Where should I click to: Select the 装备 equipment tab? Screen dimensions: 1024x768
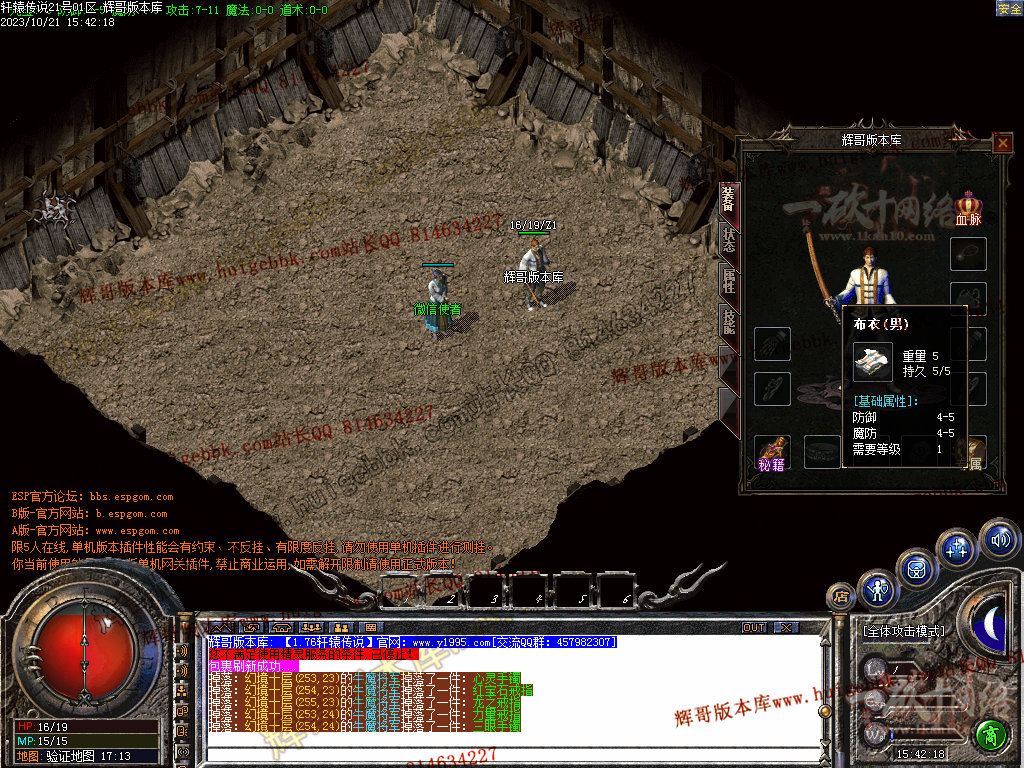(x=728, y=198)
